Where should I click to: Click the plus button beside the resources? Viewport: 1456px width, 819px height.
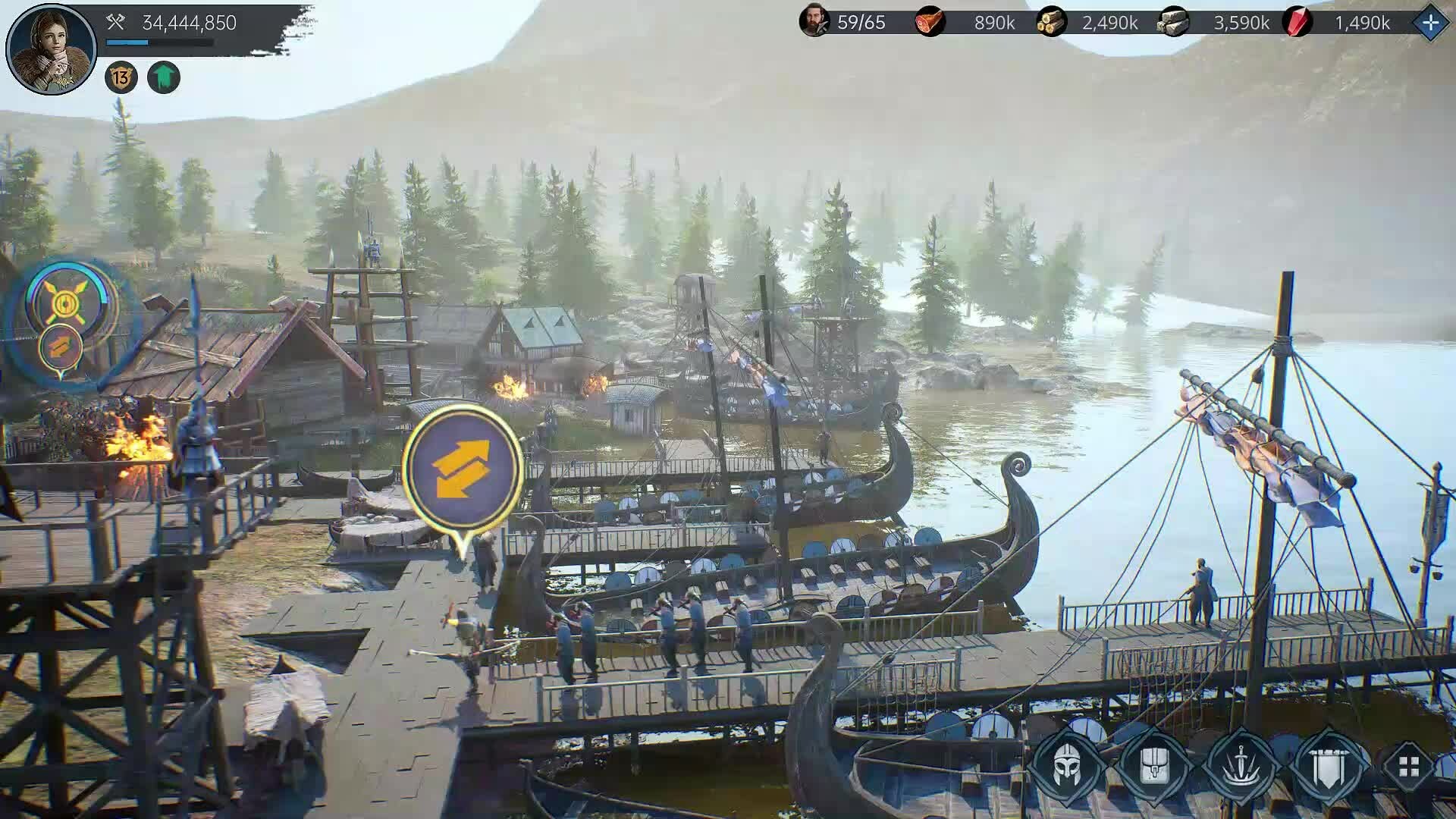[x=1430, y=23]
